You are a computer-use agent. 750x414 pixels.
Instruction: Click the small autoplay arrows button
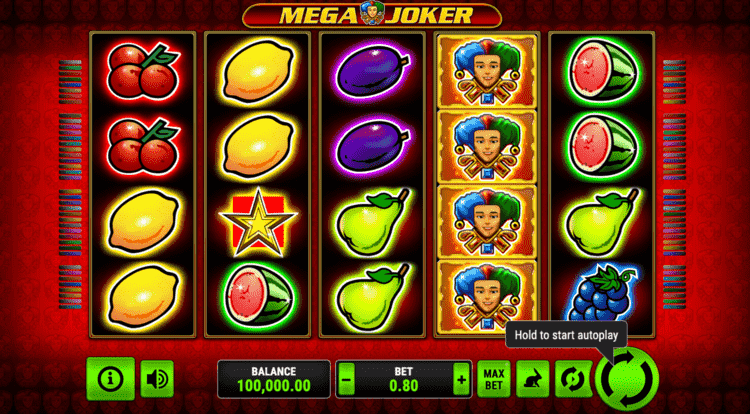point(573,379)
